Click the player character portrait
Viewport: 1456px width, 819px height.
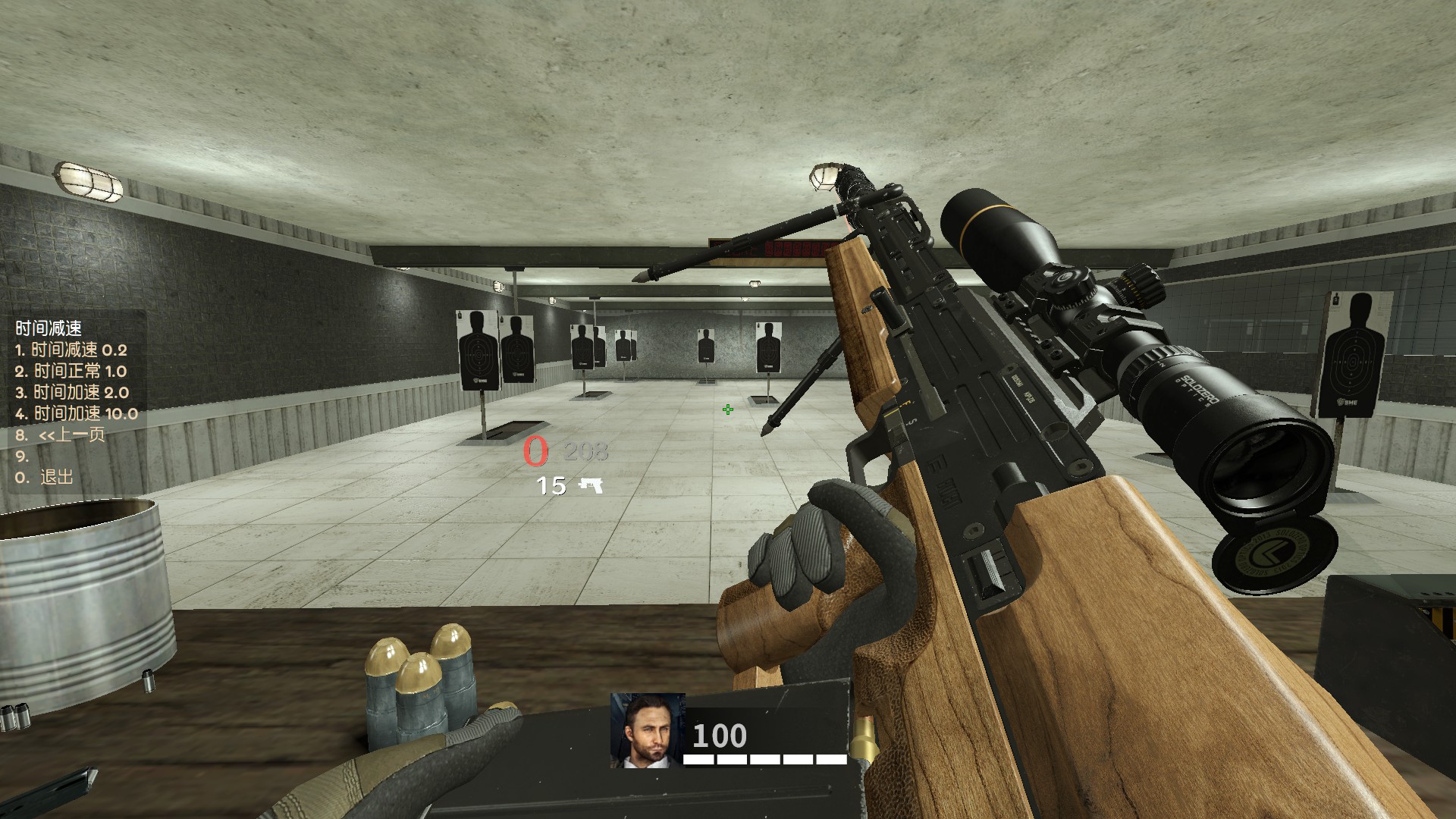tap(647, 730)
